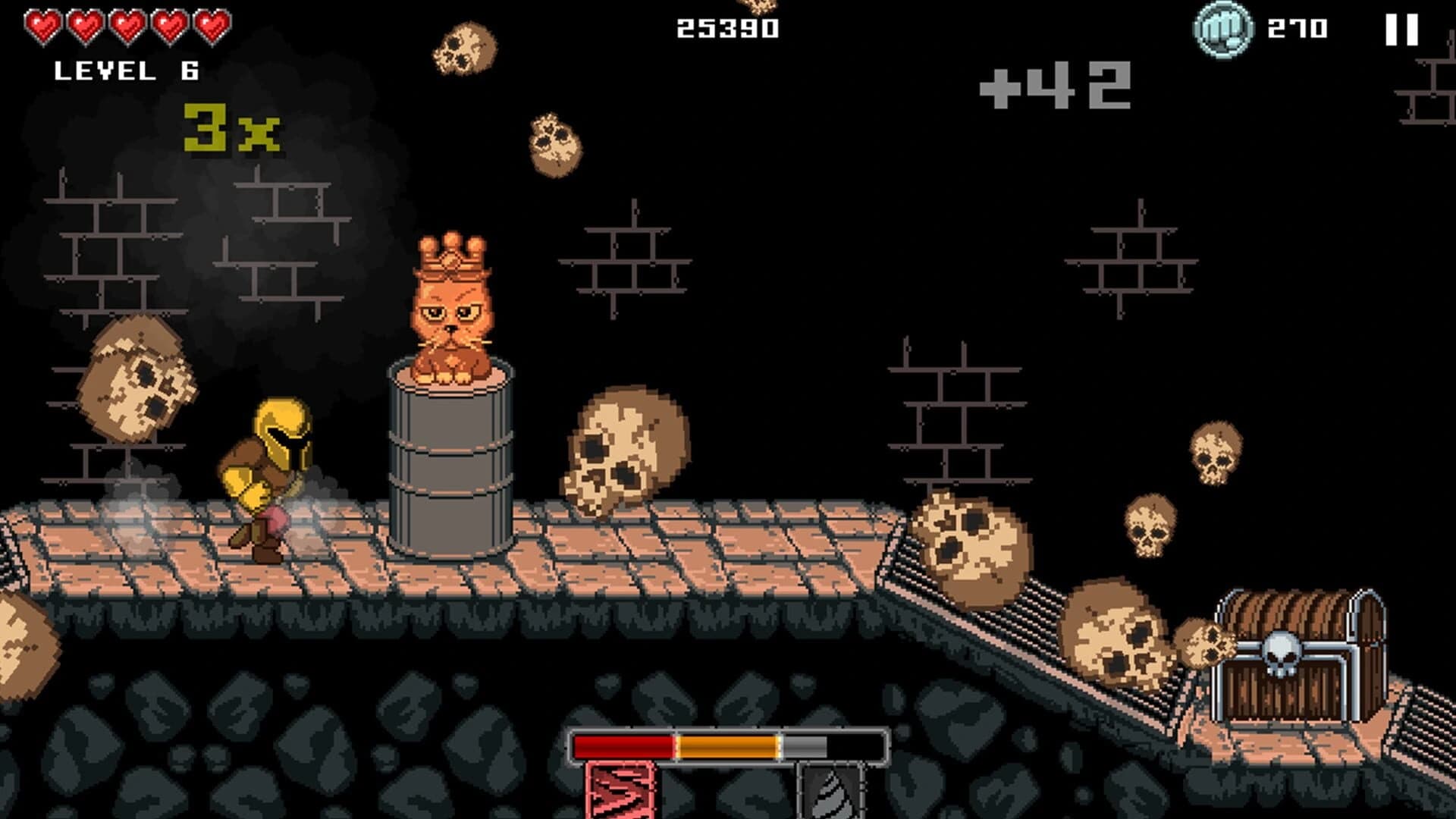Select the score counter showing 25390
Viewport: 1456px width, 819px height.
pyautogui.click(x=726, y=28)
